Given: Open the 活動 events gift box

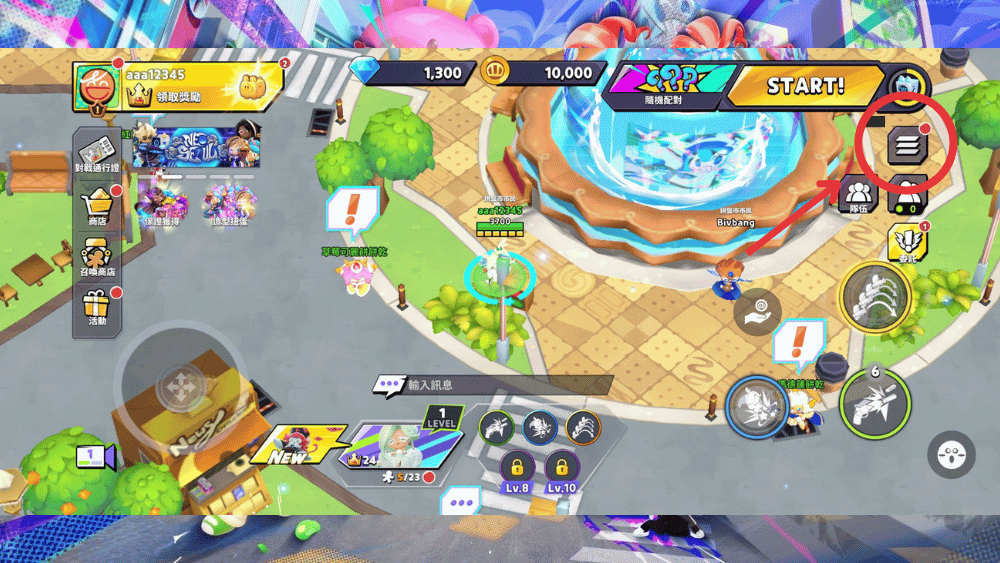Looking at the screenshot, I should pyautogui.click(x=97, y=310).
